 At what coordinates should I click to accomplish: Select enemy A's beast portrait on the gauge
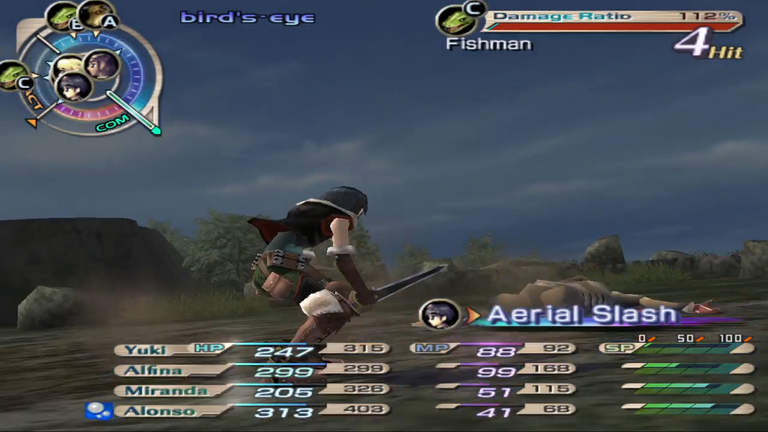tap(95, 15)
